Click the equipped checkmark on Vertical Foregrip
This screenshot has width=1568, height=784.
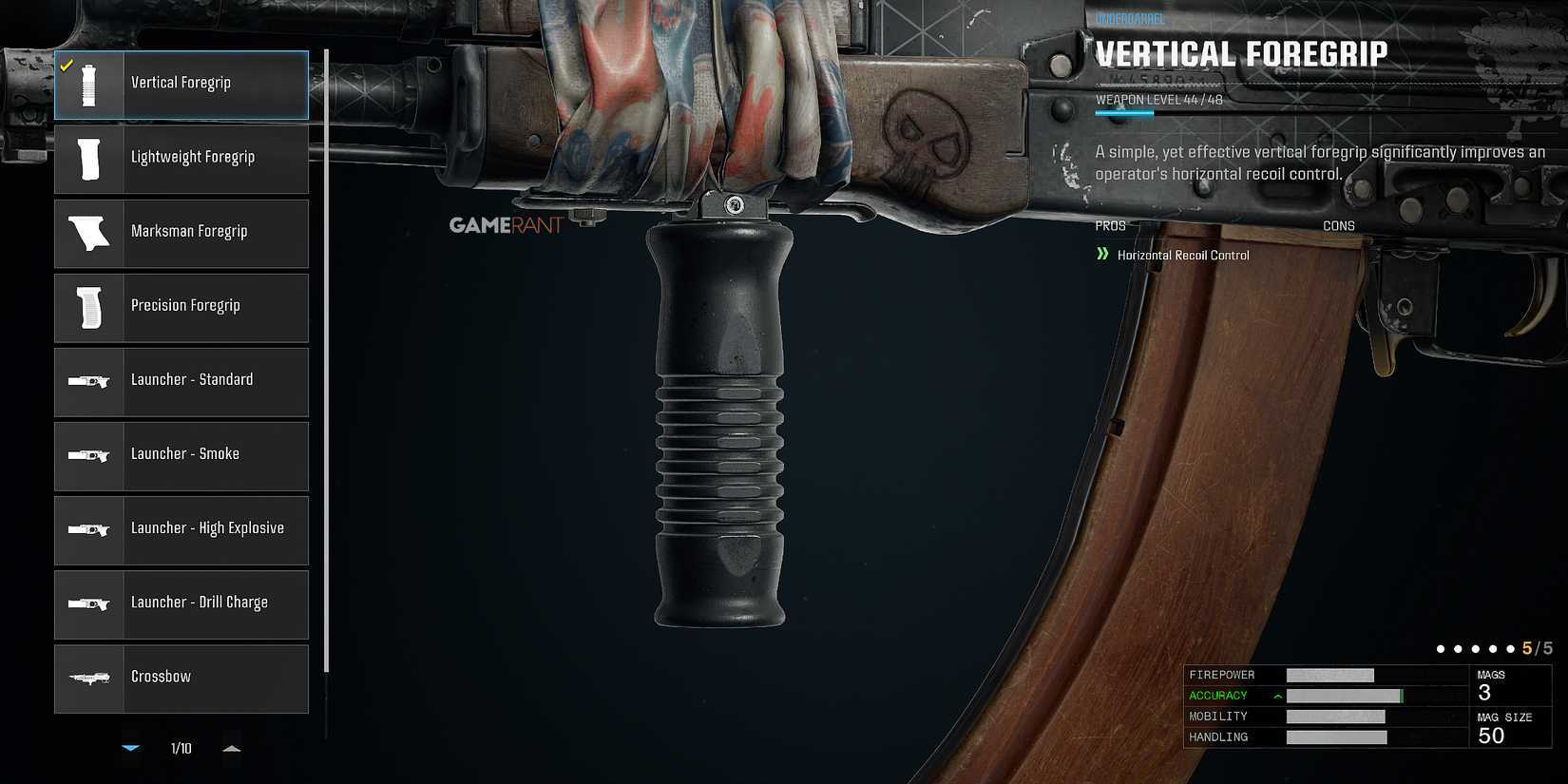[67, 67]
